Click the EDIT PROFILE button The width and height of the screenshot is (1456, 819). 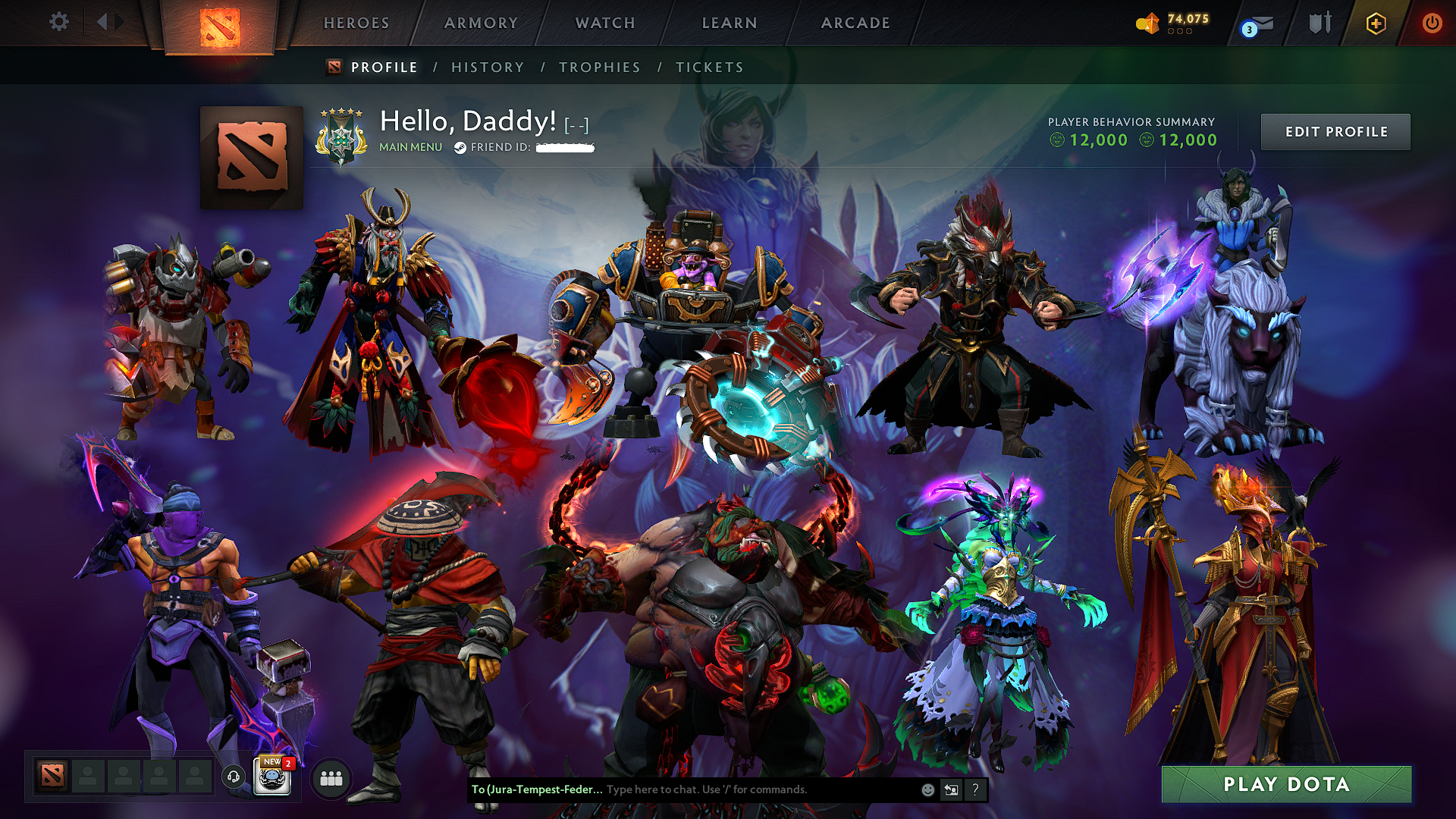click(x=1335, y=131)
